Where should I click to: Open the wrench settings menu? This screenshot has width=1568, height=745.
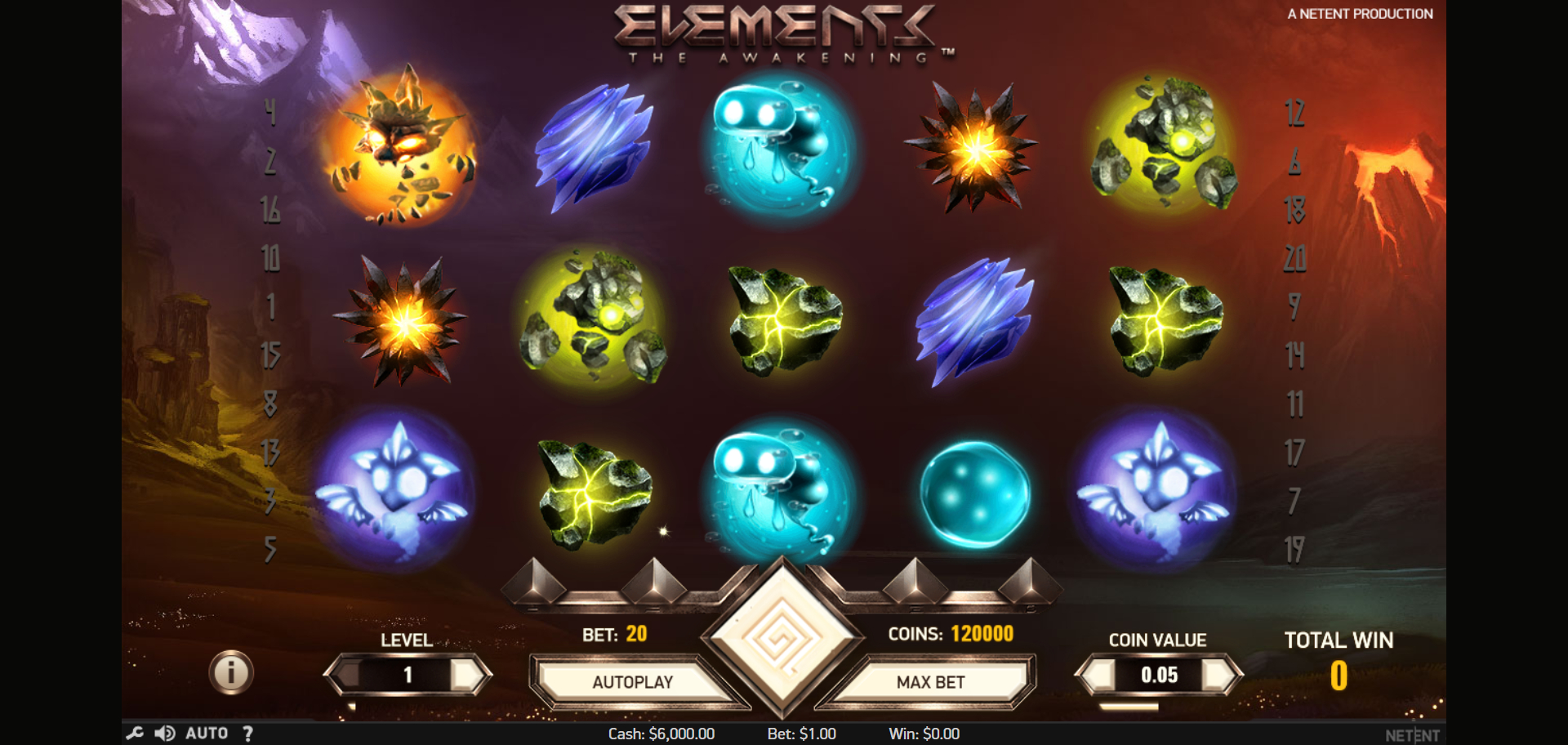135,733
